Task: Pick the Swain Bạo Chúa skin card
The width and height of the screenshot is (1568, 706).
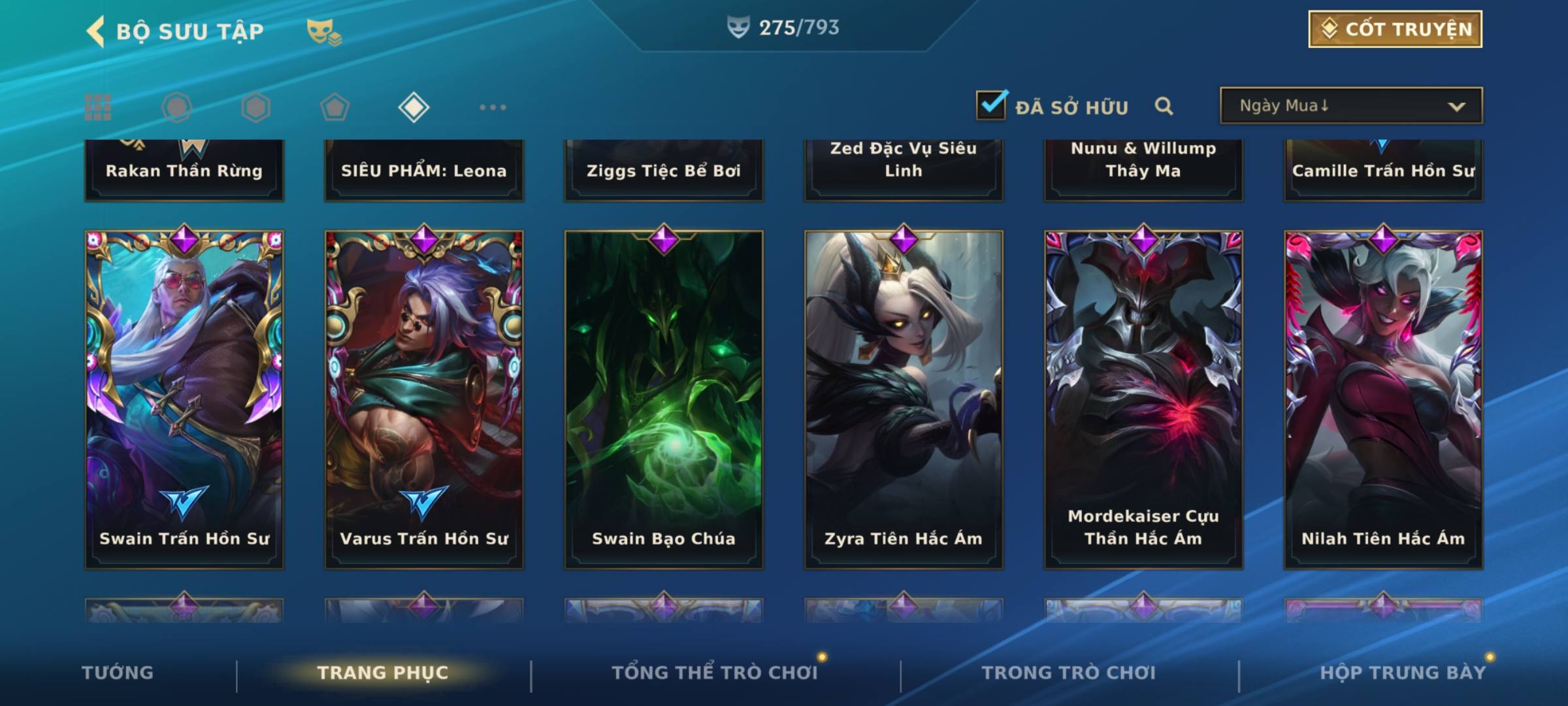Action: click(x=664, y=399)
